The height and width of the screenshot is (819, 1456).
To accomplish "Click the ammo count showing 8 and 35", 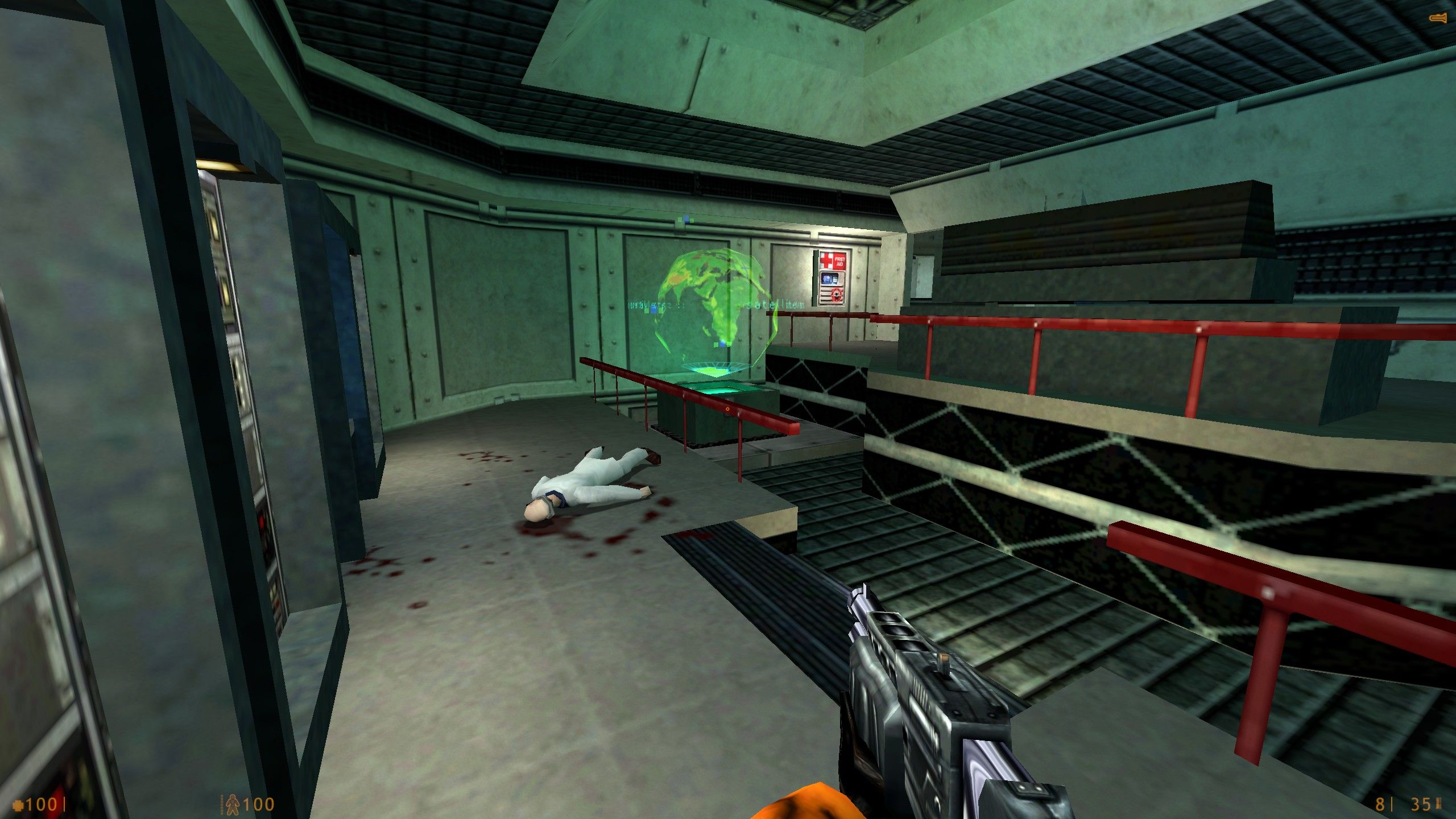I will click(1399, 805).
